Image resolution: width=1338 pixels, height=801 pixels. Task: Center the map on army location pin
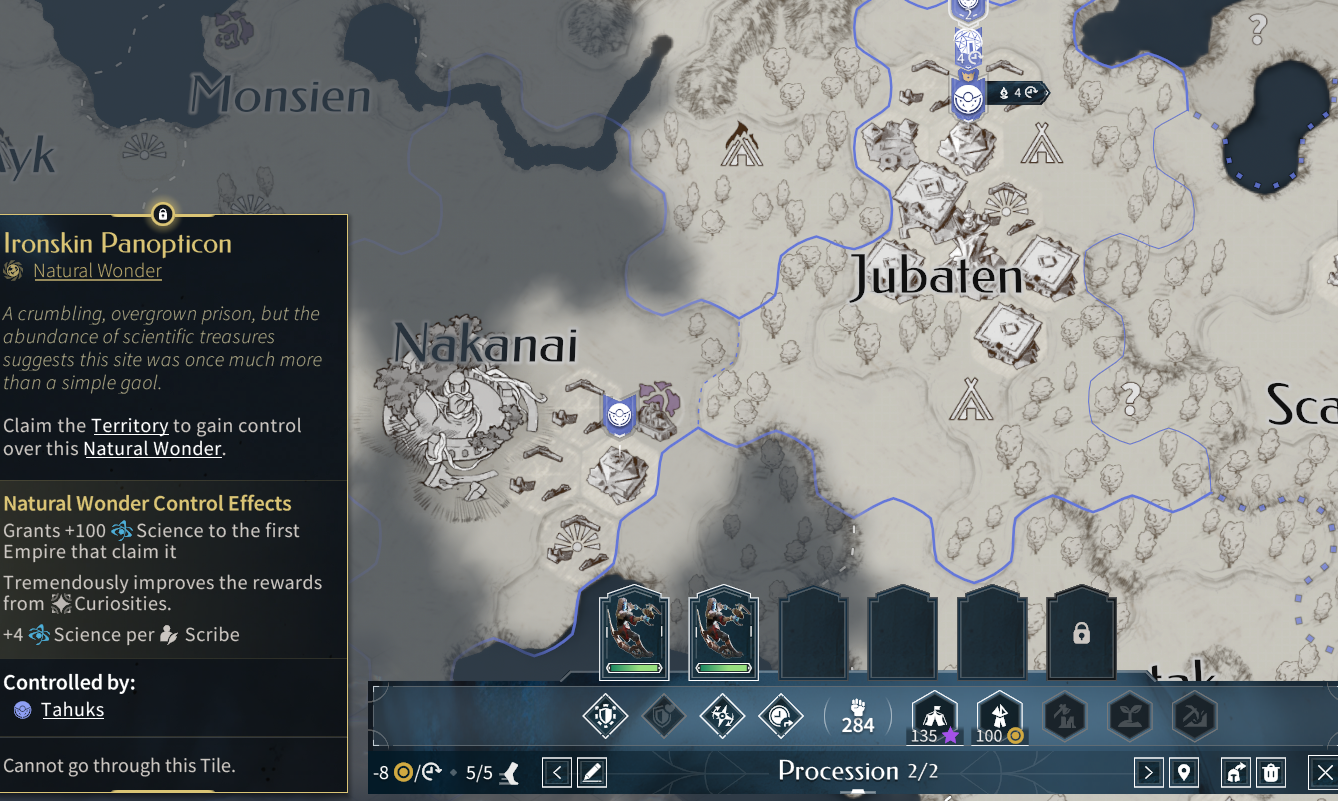point(1184,772)
